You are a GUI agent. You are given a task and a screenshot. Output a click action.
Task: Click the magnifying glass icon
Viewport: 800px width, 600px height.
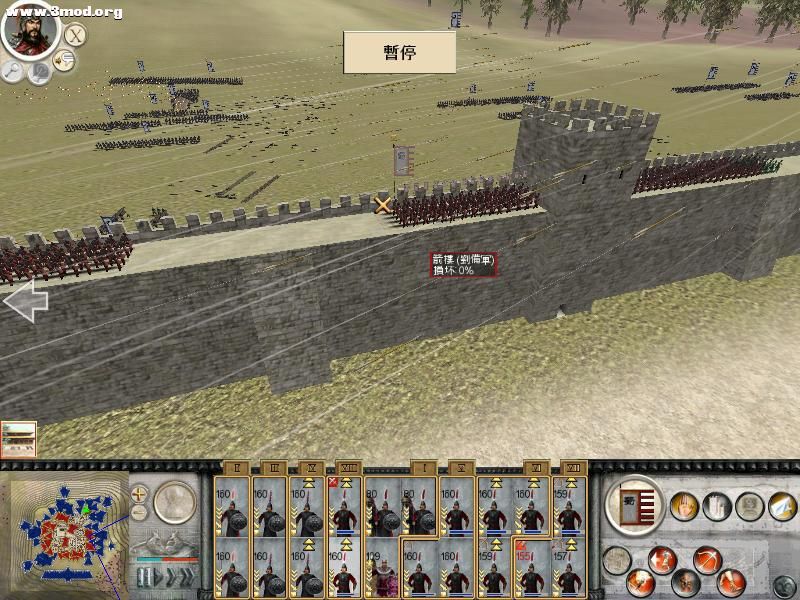tap(13, 70)
